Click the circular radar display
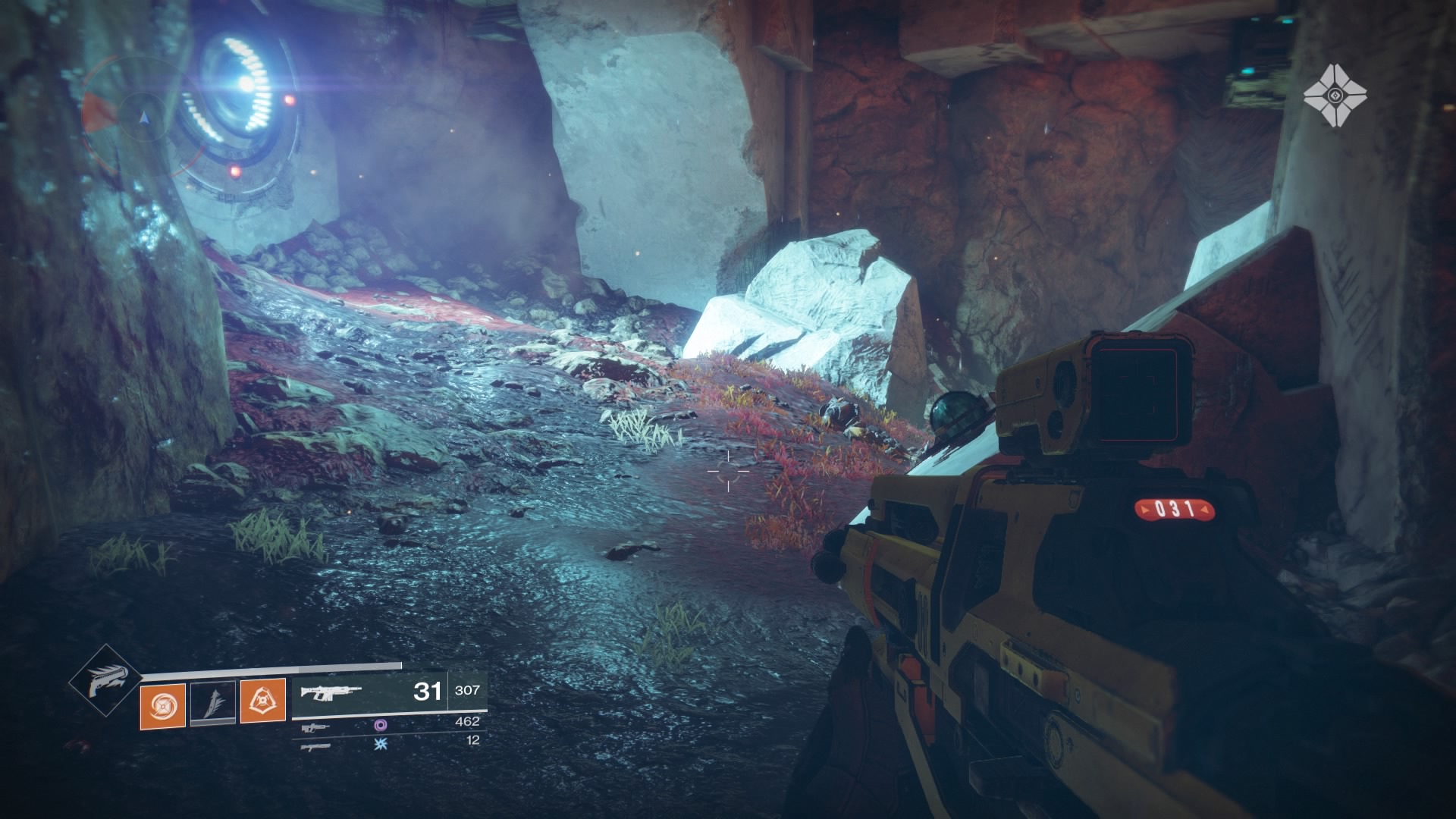Image resolution: width=1456 pixels, height=819 pixels. 144,118
